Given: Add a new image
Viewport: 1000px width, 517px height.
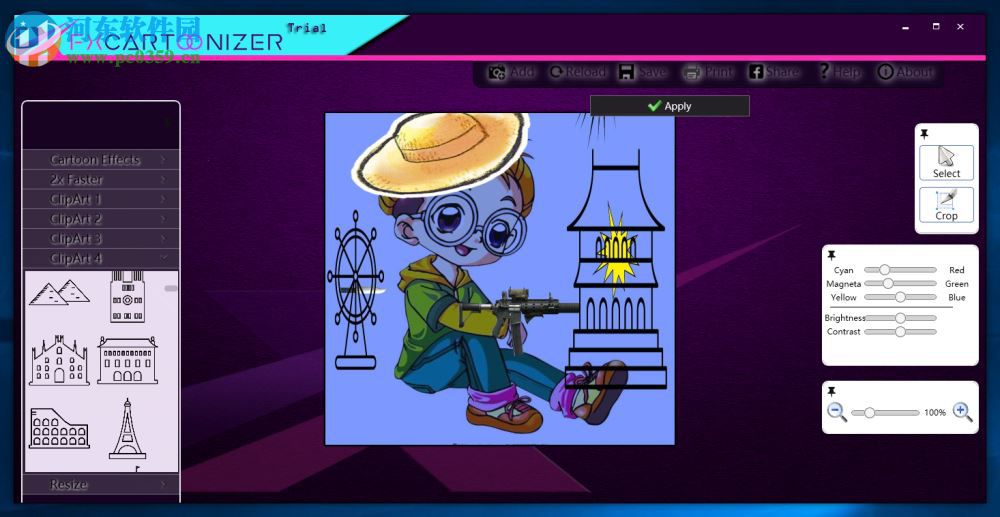Looking at the screenshot, I should pyautogui.click(x=511, y=72).
